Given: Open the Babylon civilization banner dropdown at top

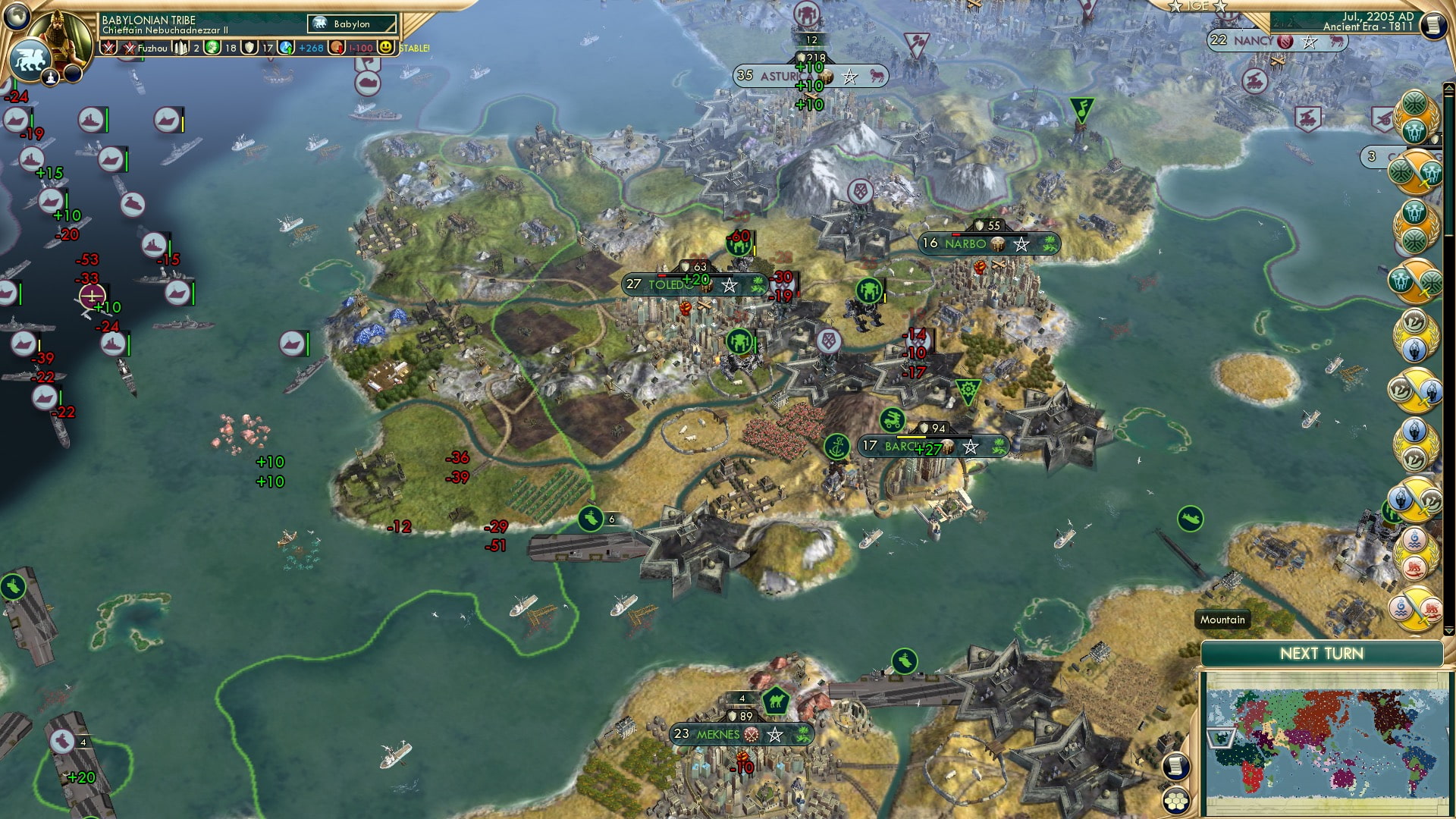Looking at the screenshot, I should (x=345, y=24).
